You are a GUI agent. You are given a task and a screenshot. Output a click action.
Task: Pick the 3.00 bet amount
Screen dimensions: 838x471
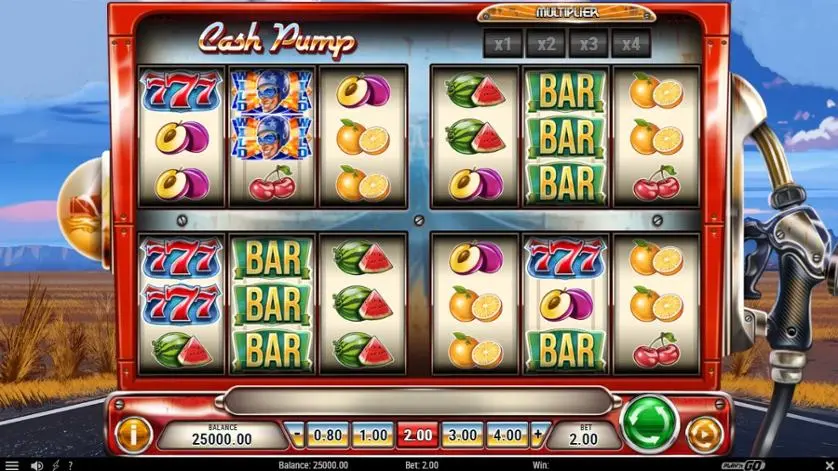[463, 435]
